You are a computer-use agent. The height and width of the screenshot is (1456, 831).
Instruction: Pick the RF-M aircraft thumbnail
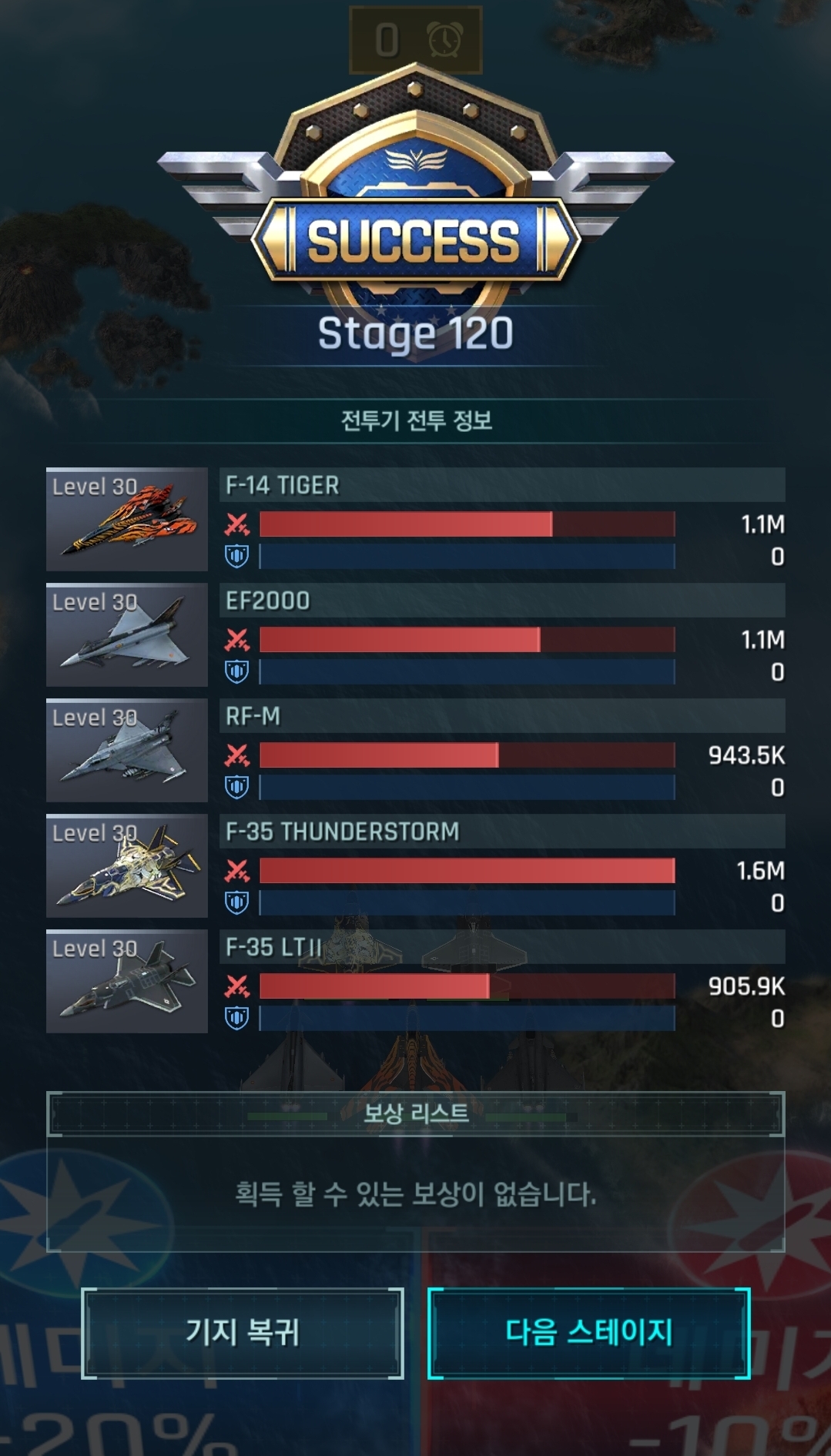pos(127,750)
